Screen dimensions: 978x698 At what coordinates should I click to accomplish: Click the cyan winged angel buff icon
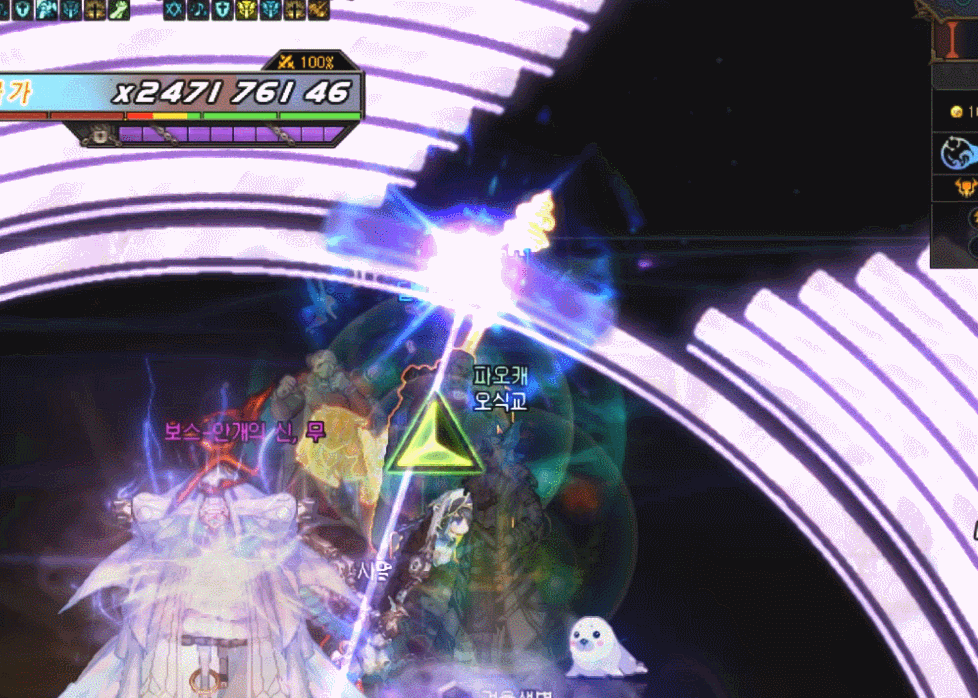point(47,9)
